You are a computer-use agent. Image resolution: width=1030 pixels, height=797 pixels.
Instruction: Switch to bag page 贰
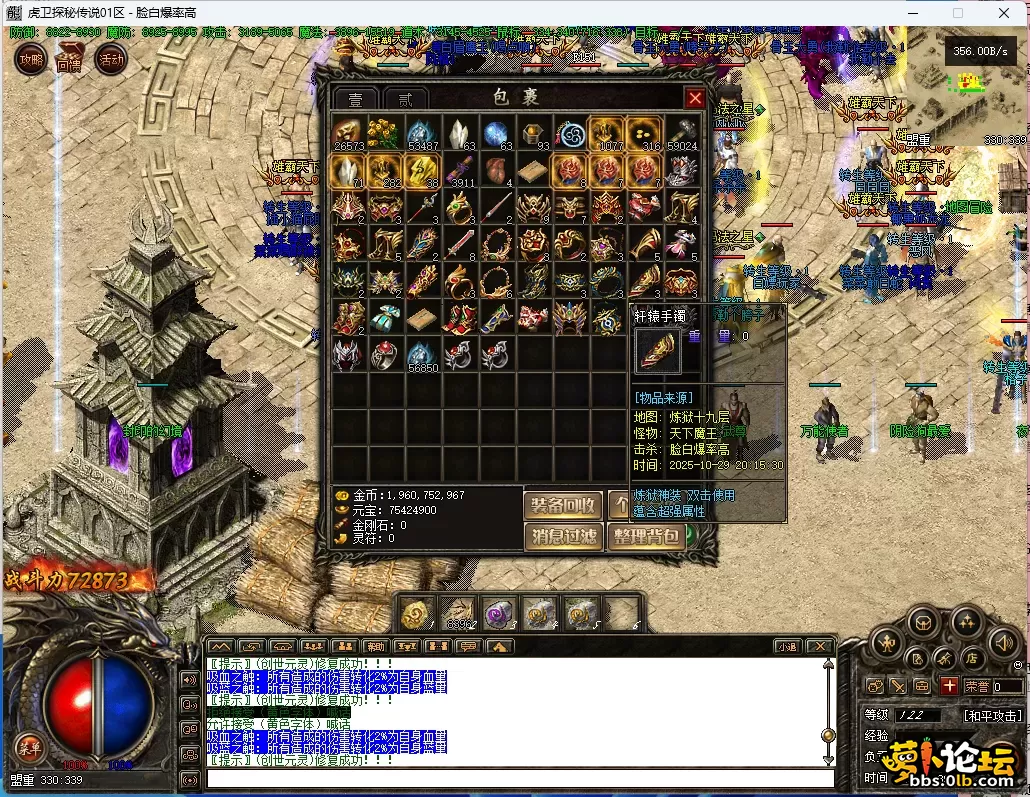pos(405,99)
